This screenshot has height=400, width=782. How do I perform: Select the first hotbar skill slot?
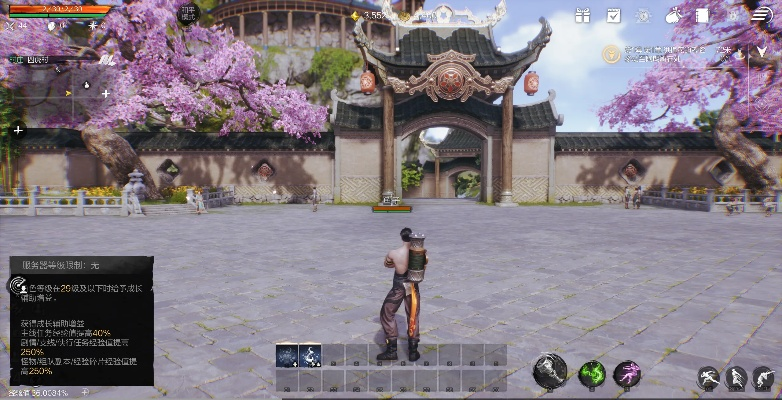click(x=287, y=355)
